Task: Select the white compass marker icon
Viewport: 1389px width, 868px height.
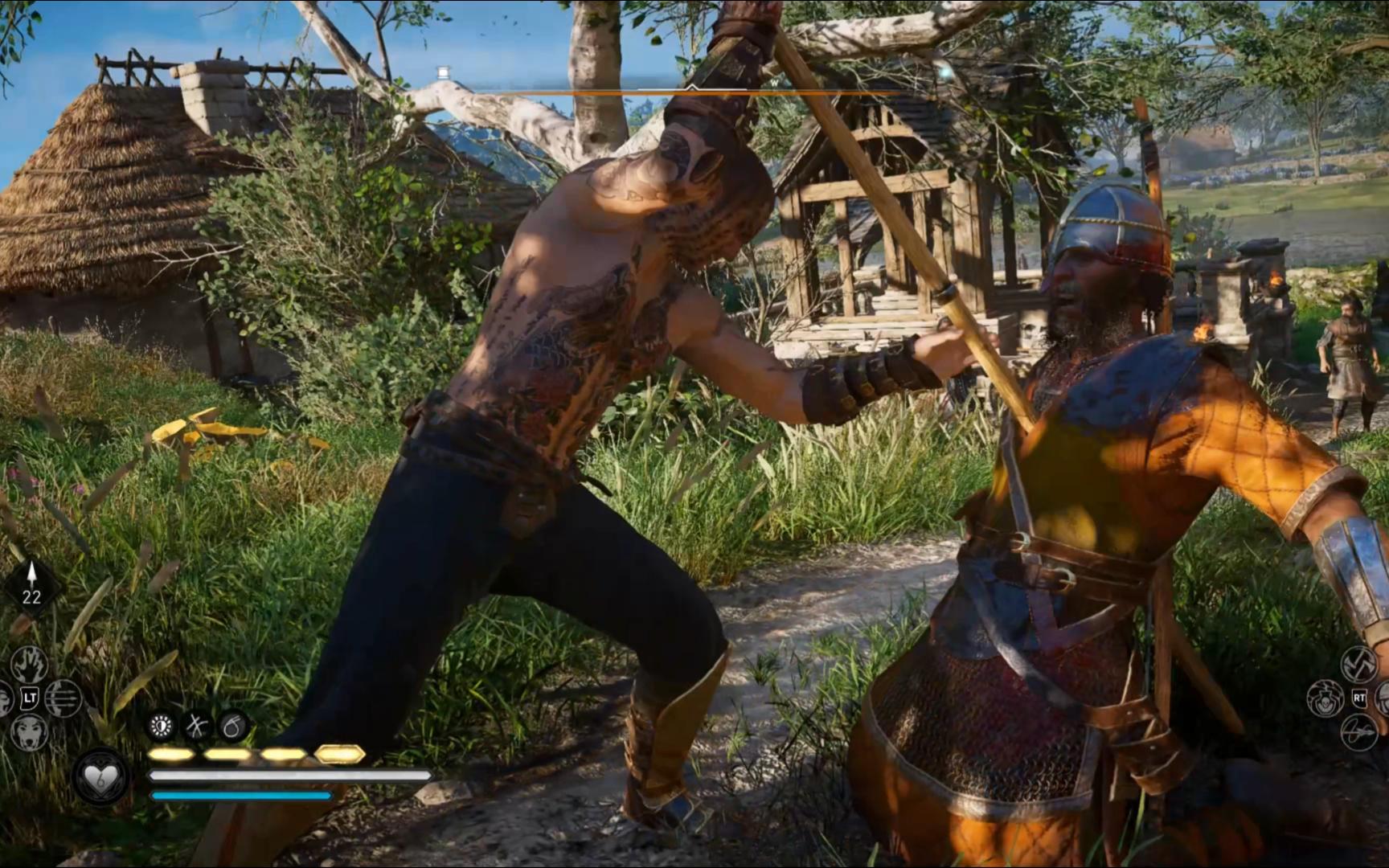Action: [443, 73]
